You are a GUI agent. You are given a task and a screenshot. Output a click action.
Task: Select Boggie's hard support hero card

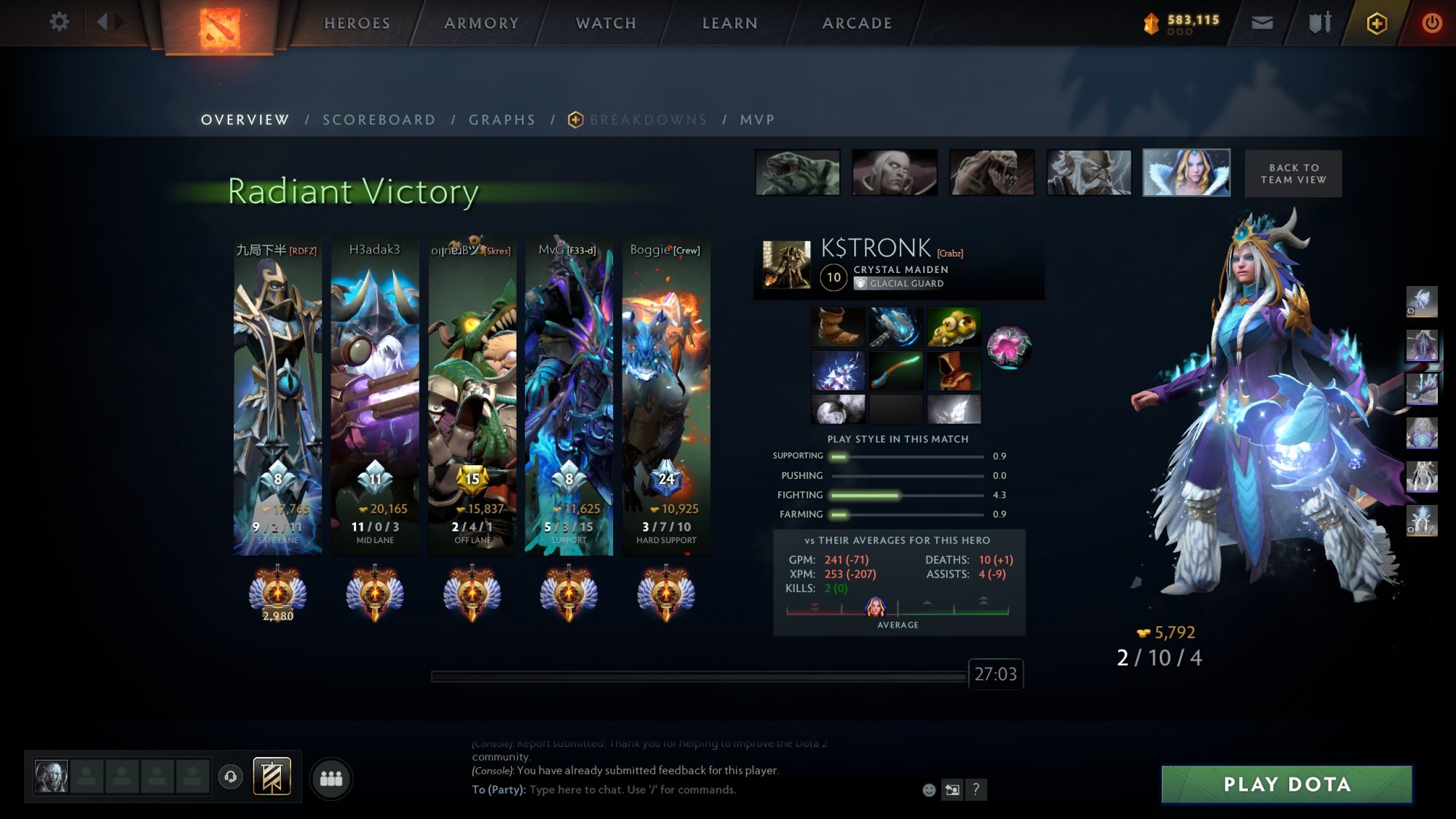[666, 393]
